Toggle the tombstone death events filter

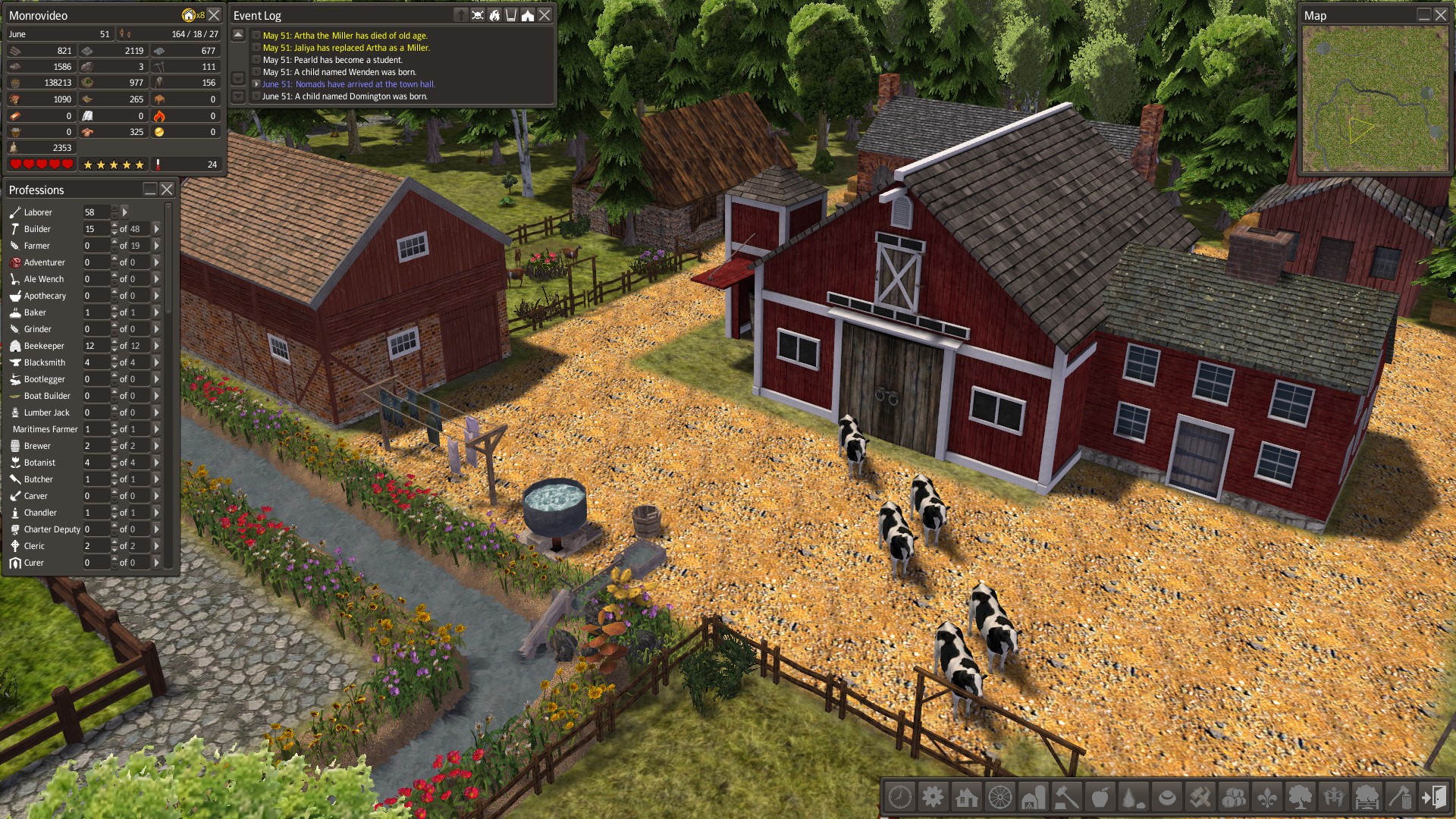pos(461,16)
